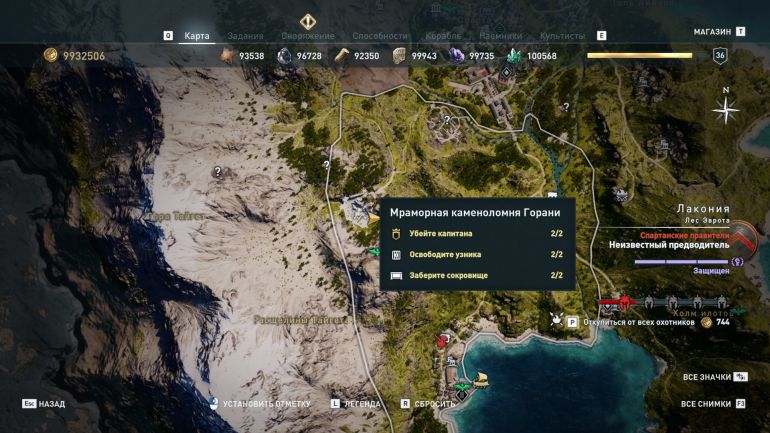Open the map Легенда
This screenshot has width=770, height=433.
362,404
